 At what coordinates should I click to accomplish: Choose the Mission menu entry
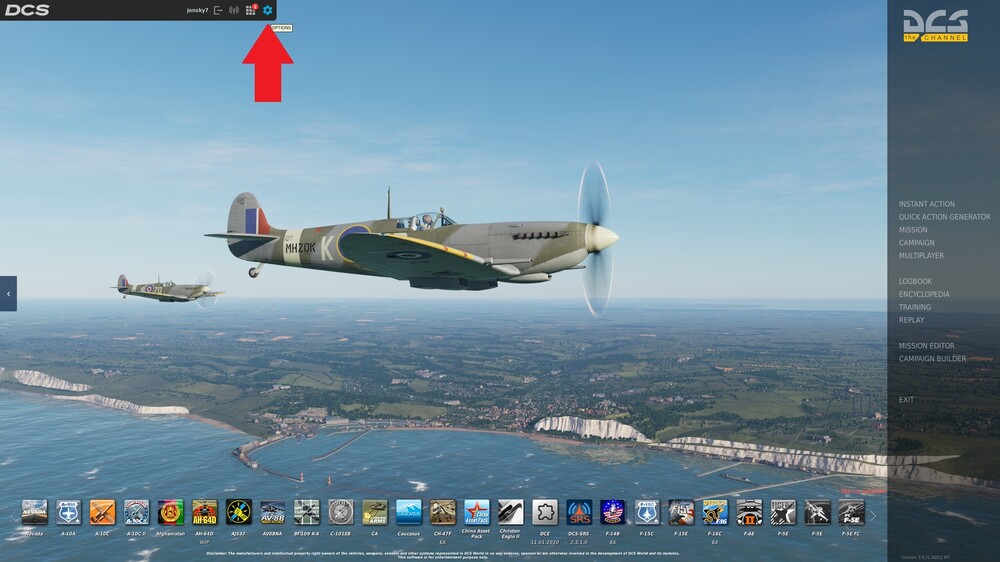[913, 230]
